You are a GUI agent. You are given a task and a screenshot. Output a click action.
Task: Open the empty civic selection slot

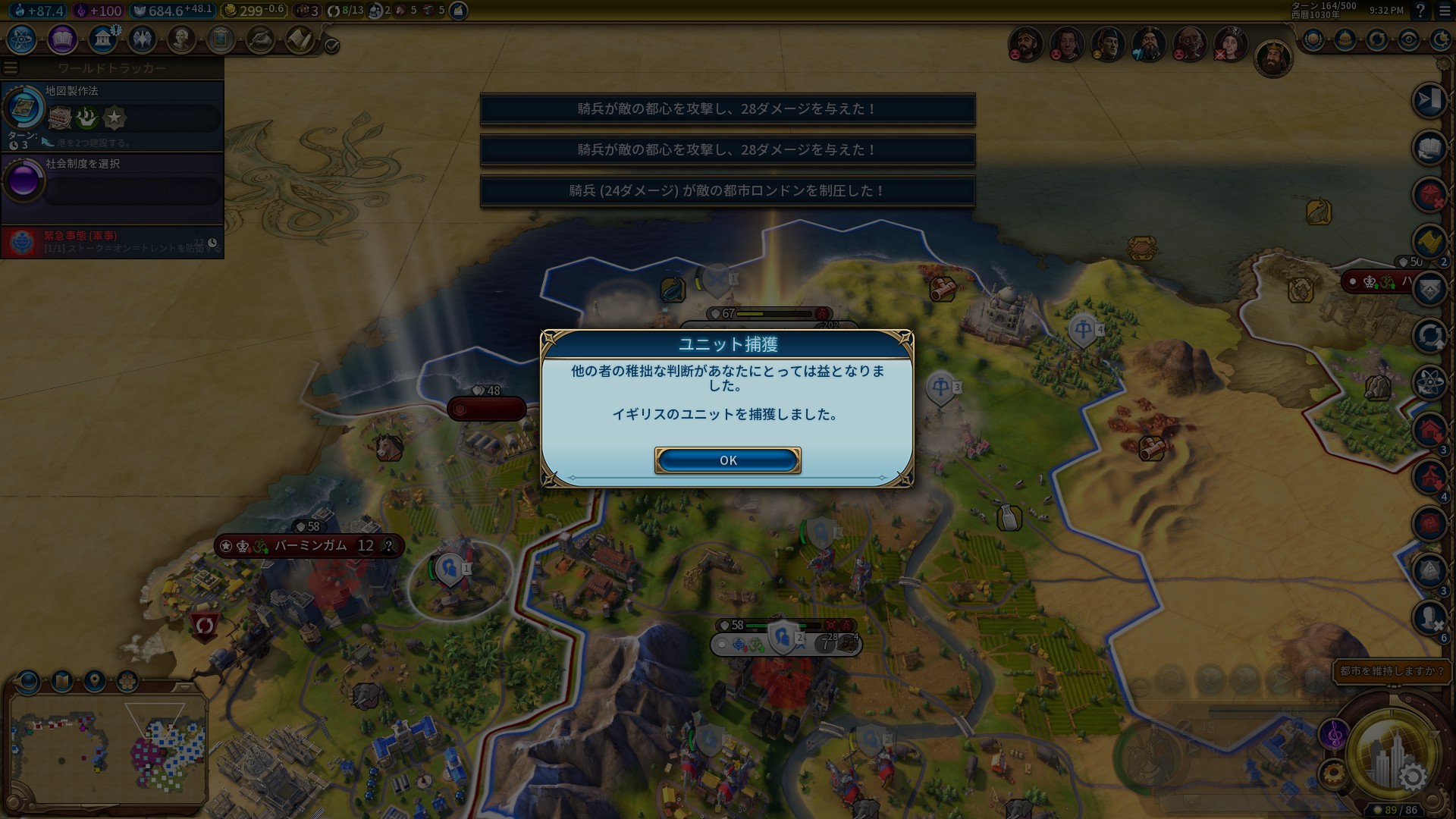pyautogui.click(x=132, y=191)
